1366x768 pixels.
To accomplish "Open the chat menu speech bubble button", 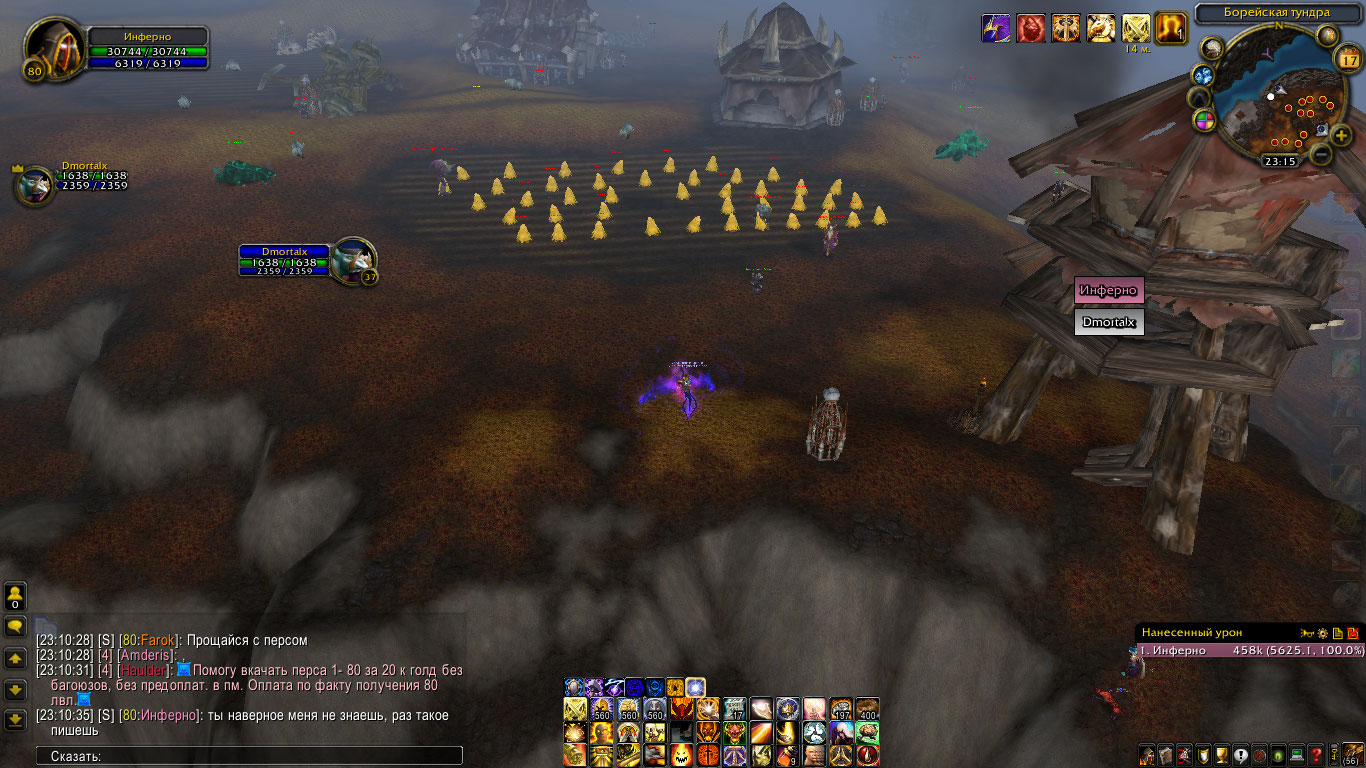I will coord(15,627).
